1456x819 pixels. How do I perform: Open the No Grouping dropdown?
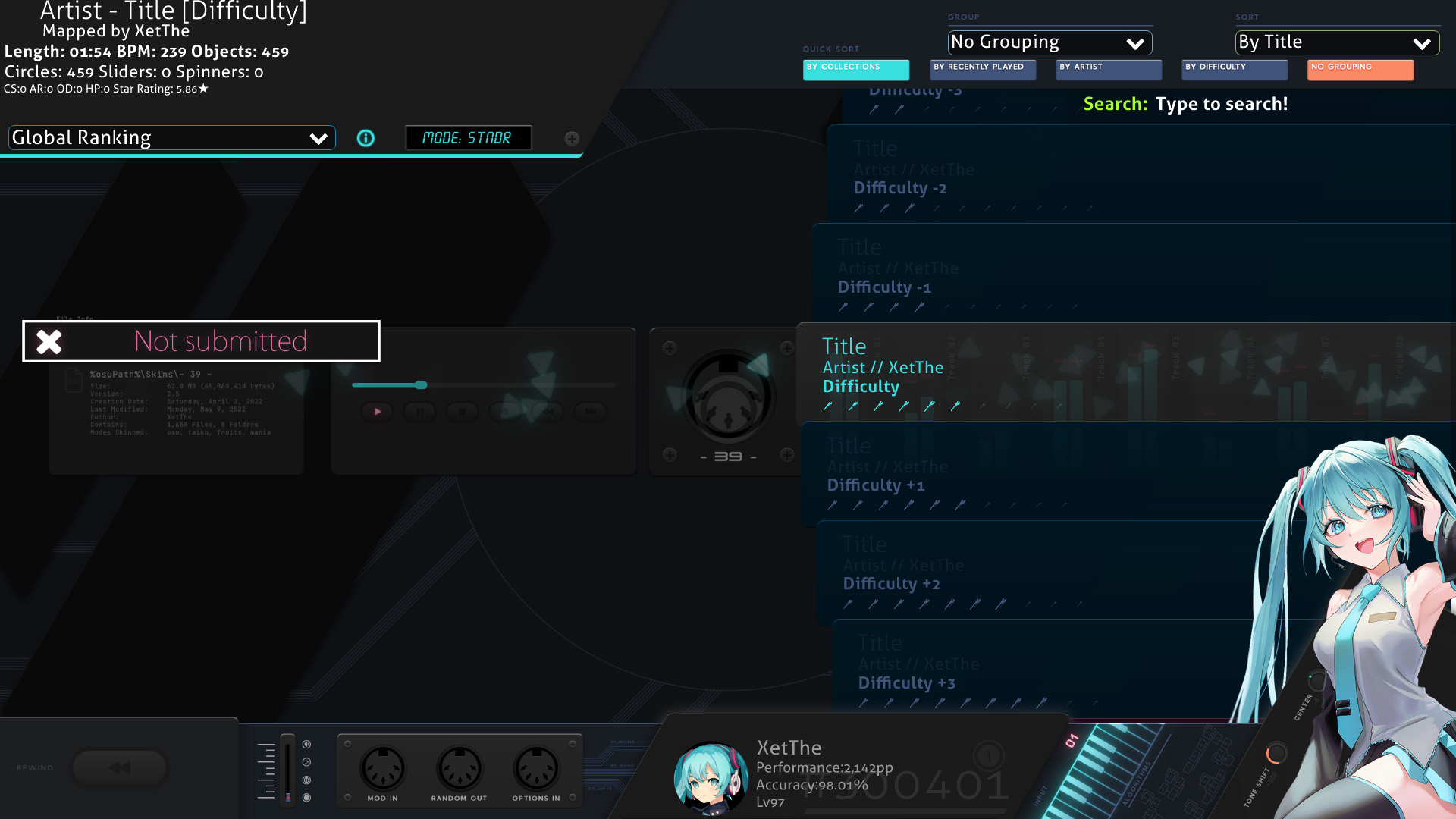(1050, 42)
